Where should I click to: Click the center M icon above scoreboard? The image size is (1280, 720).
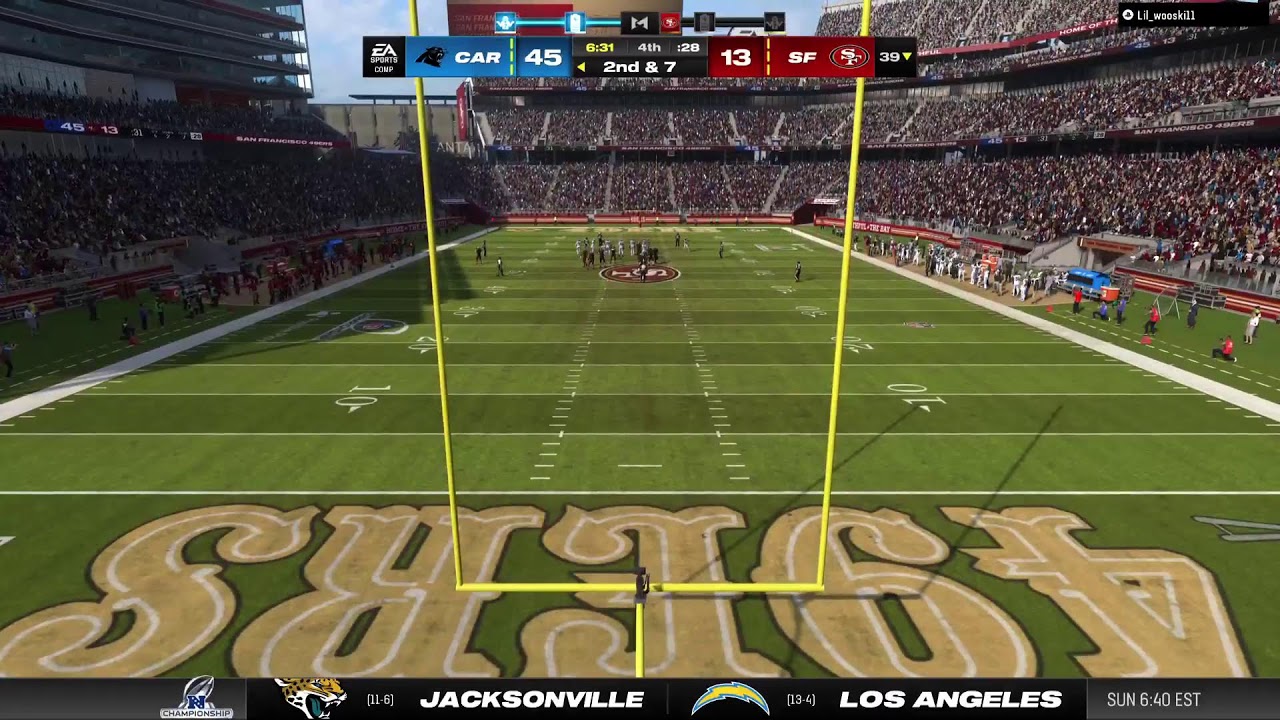pos(639,22)
